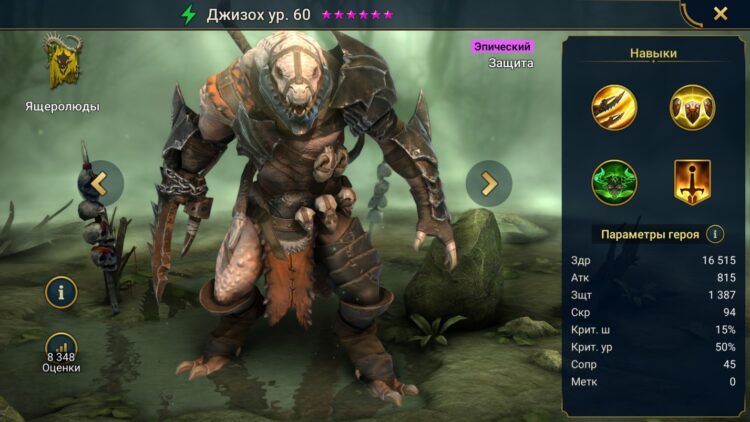View the green poison skill icon
The height and width of the screenshot is (422, 750).
tap(614, 182)
